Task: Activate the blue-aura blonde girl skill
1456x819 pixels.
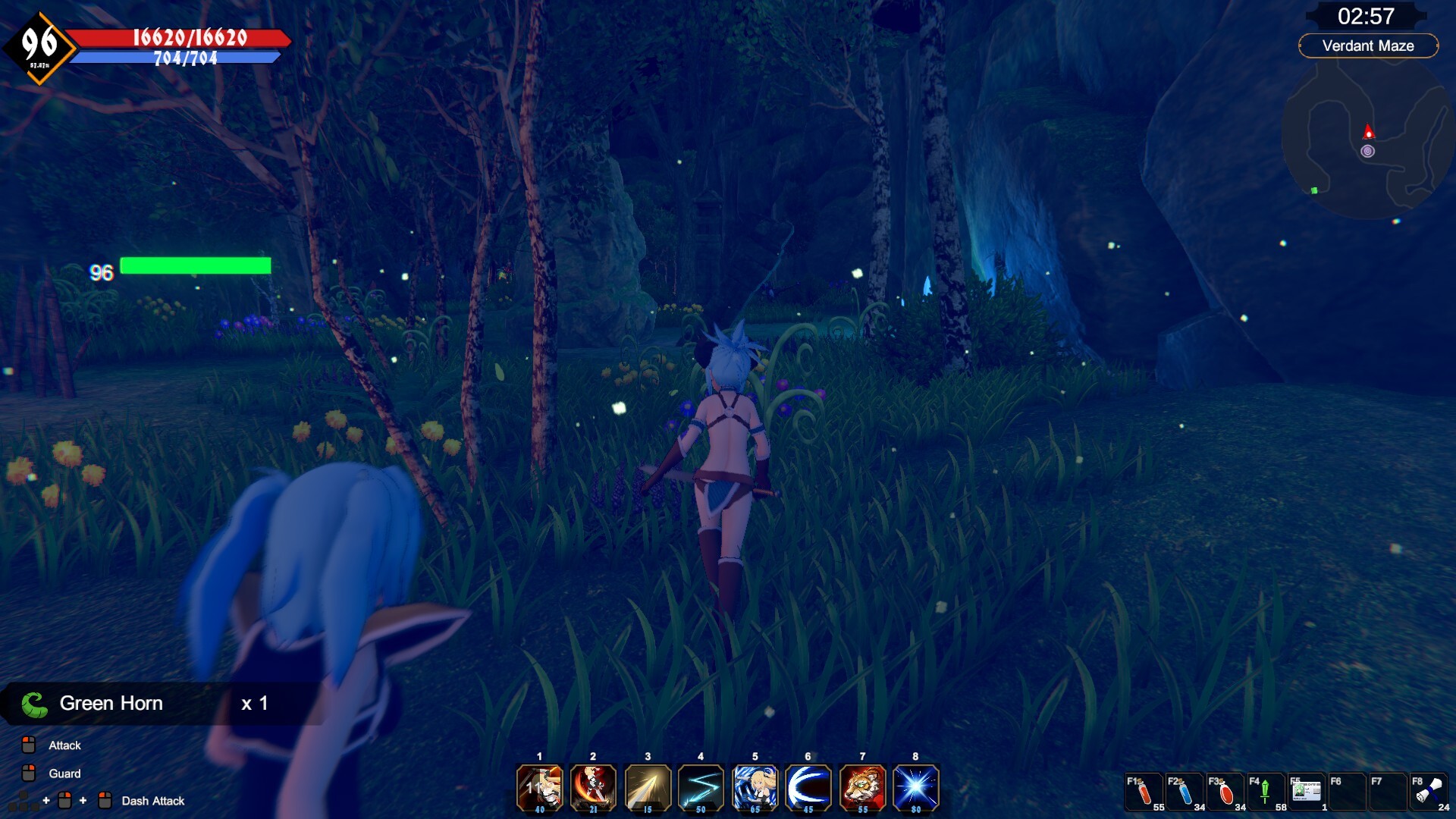Action: point(755,789)
